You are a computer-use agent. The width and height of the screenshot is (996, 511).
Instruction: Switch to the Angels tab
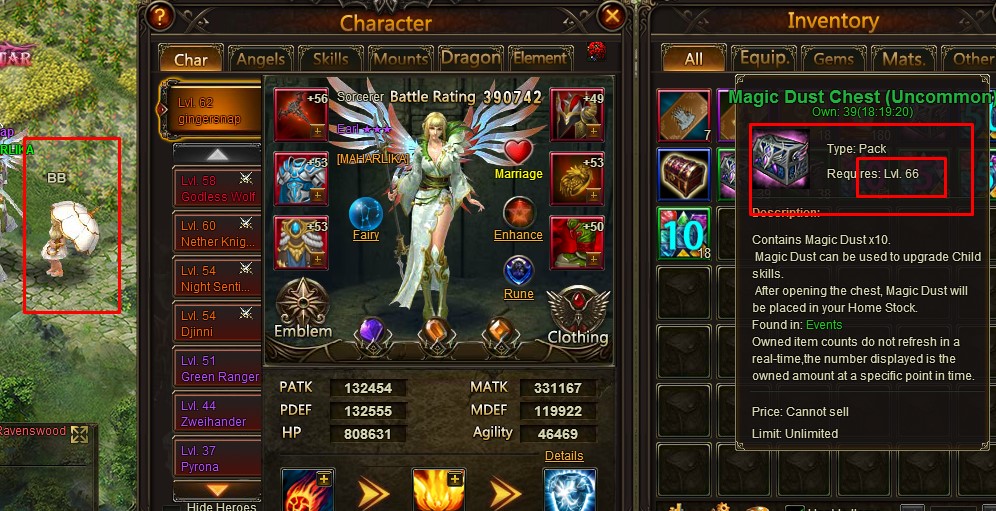click(x=259, y=59)
